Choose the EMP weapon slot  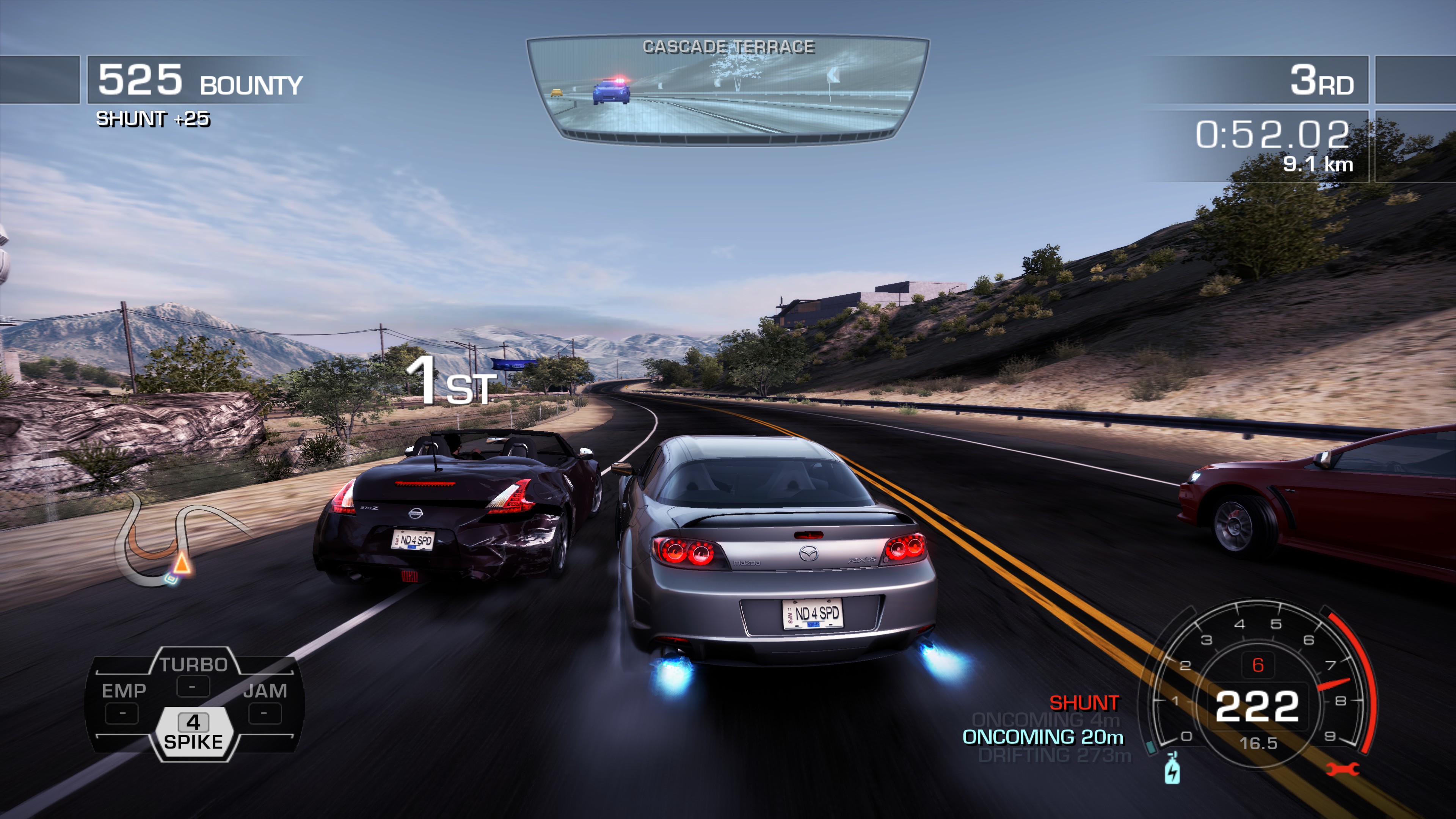point(123,701)
